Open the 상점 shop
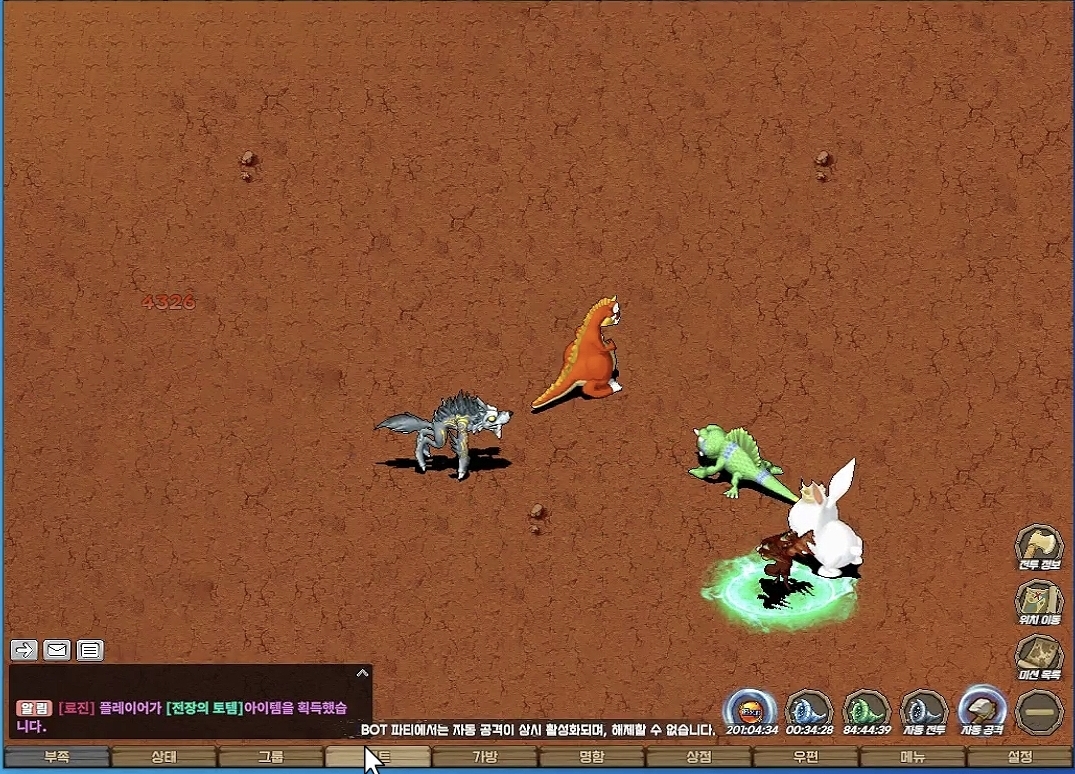The image size is (1075, 774). click(699, 757)
